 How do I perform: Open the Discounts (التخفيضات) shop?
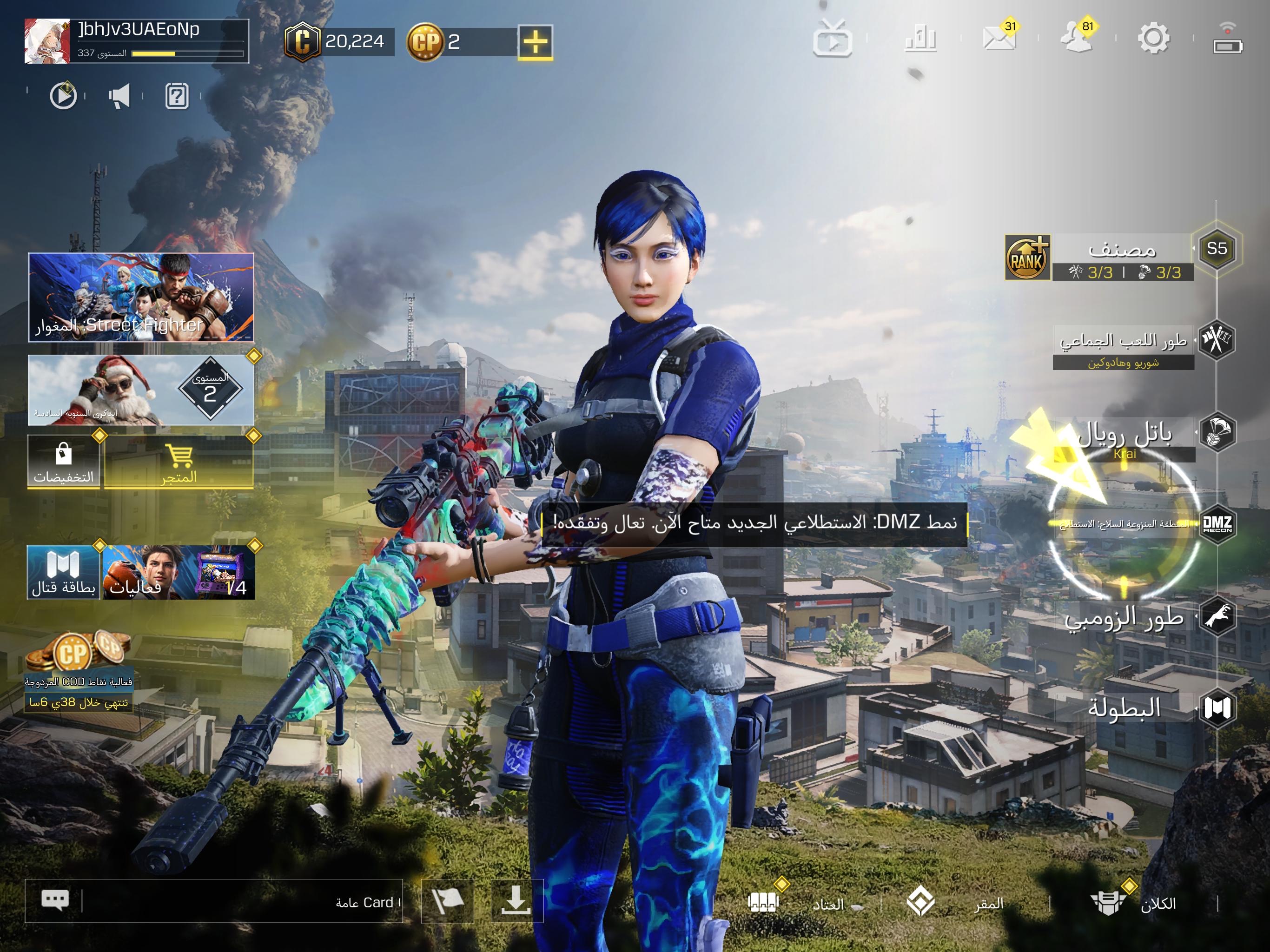coord(64,462)
